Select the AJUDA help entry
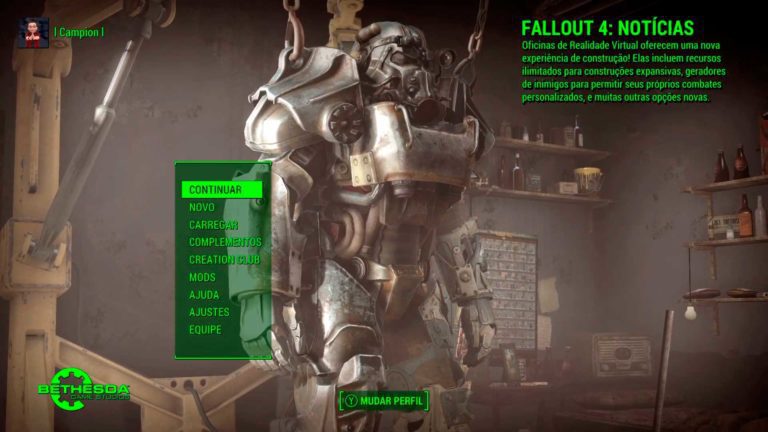This screenshot has height=432, width=768. (204, 295)
